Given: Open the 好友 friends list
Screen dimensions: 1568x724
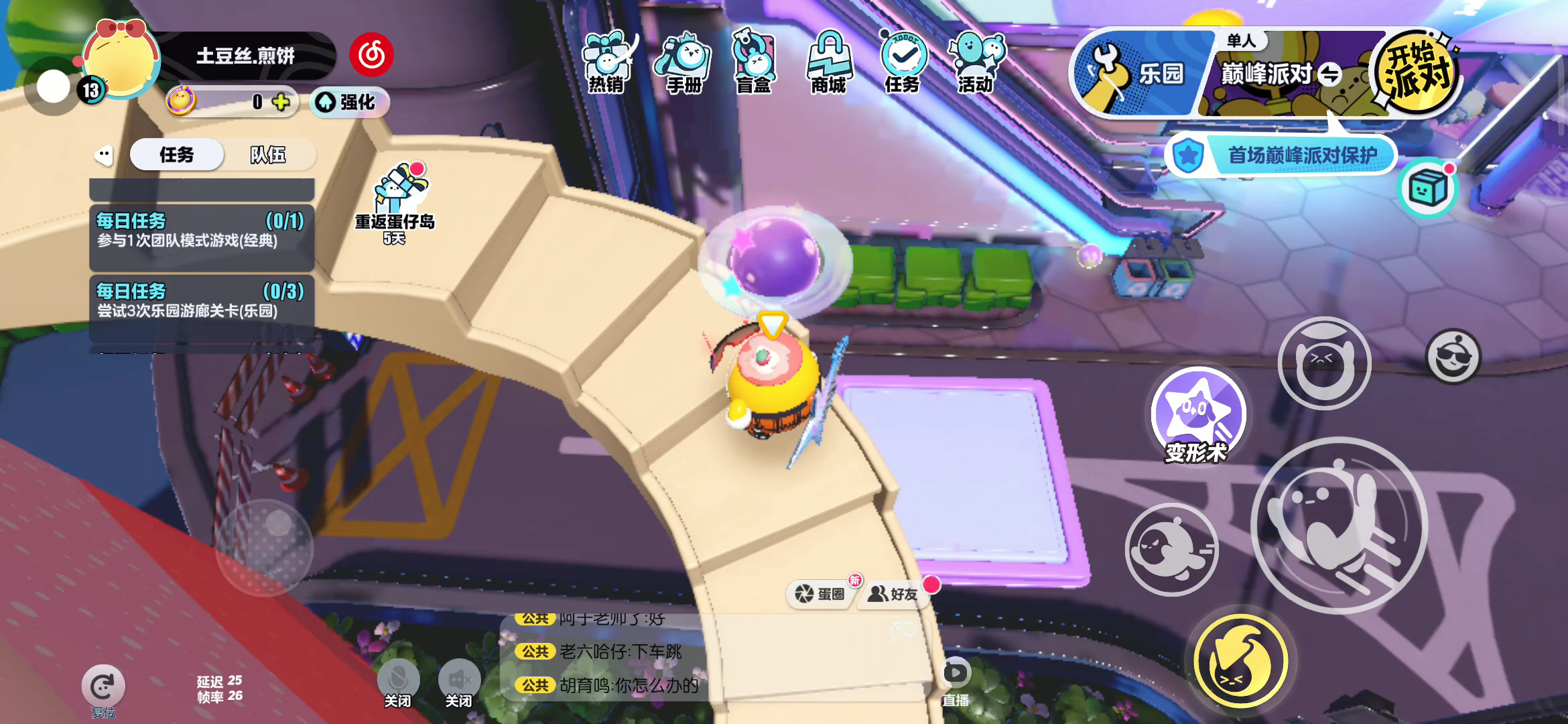Looking at the screenshot, I should pos(893,593).
